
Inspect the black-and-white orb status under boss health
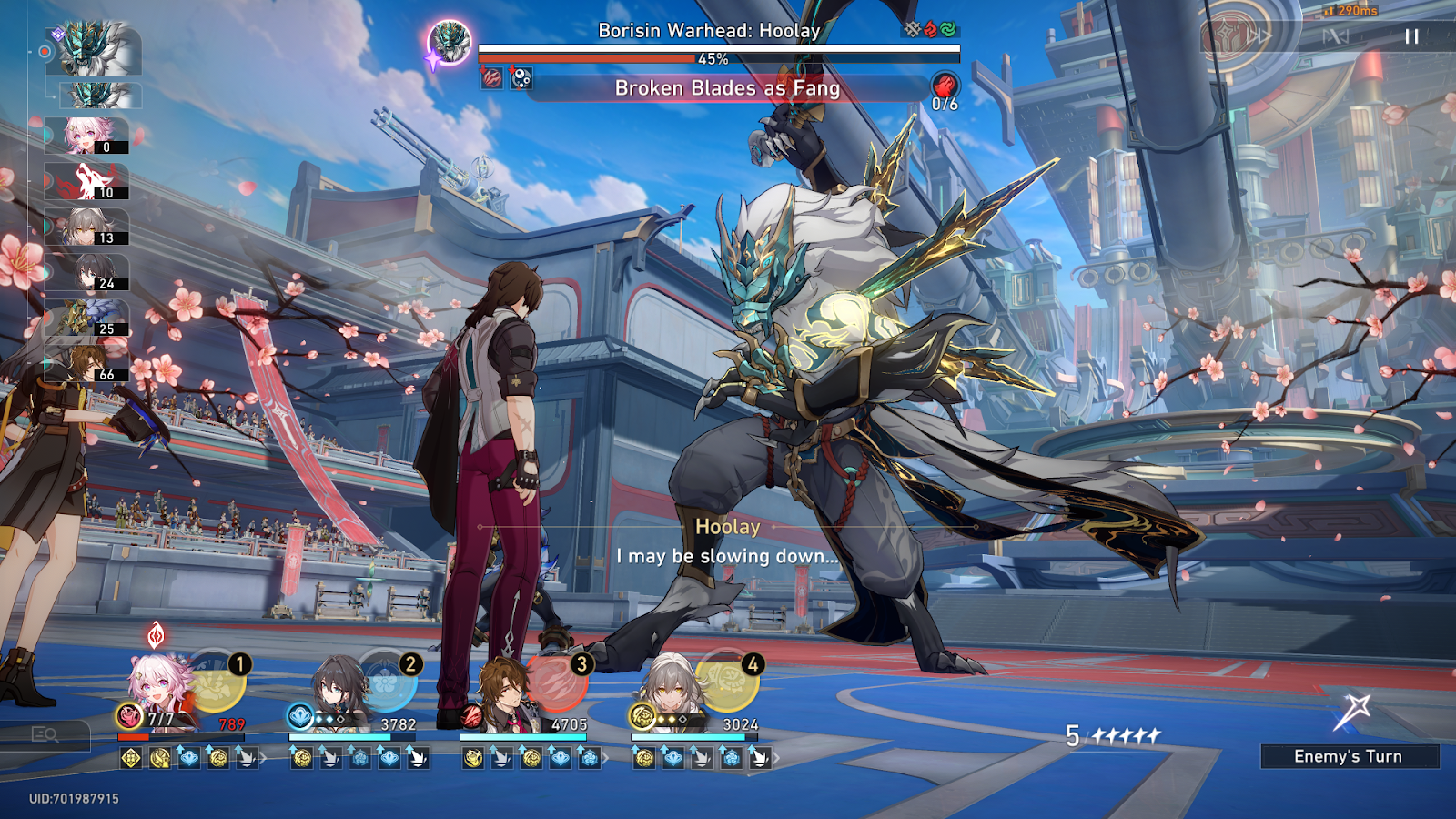pos(521,78)
